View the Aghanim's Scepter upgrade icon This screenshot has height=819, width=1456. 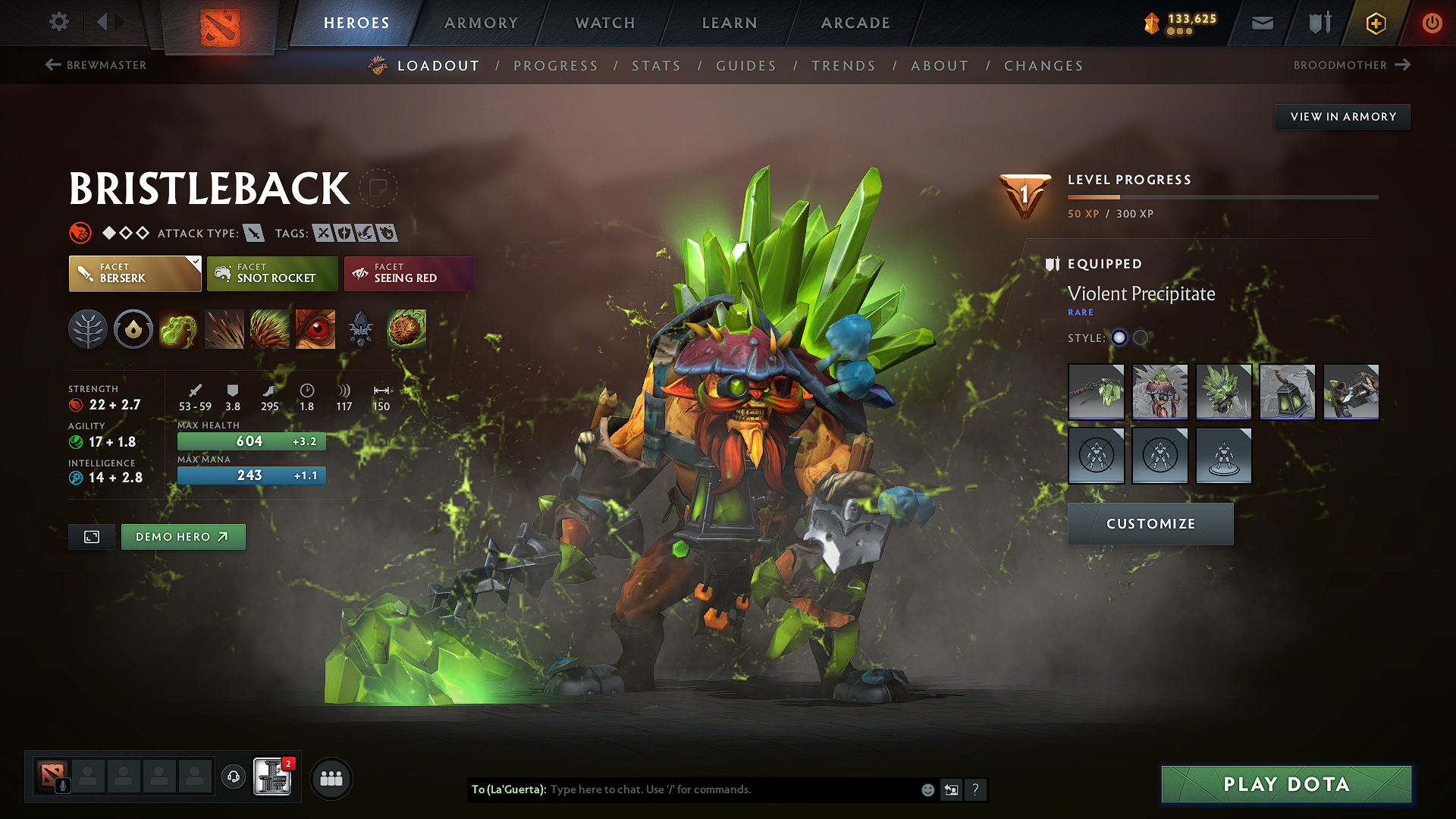tap(360, 329)
